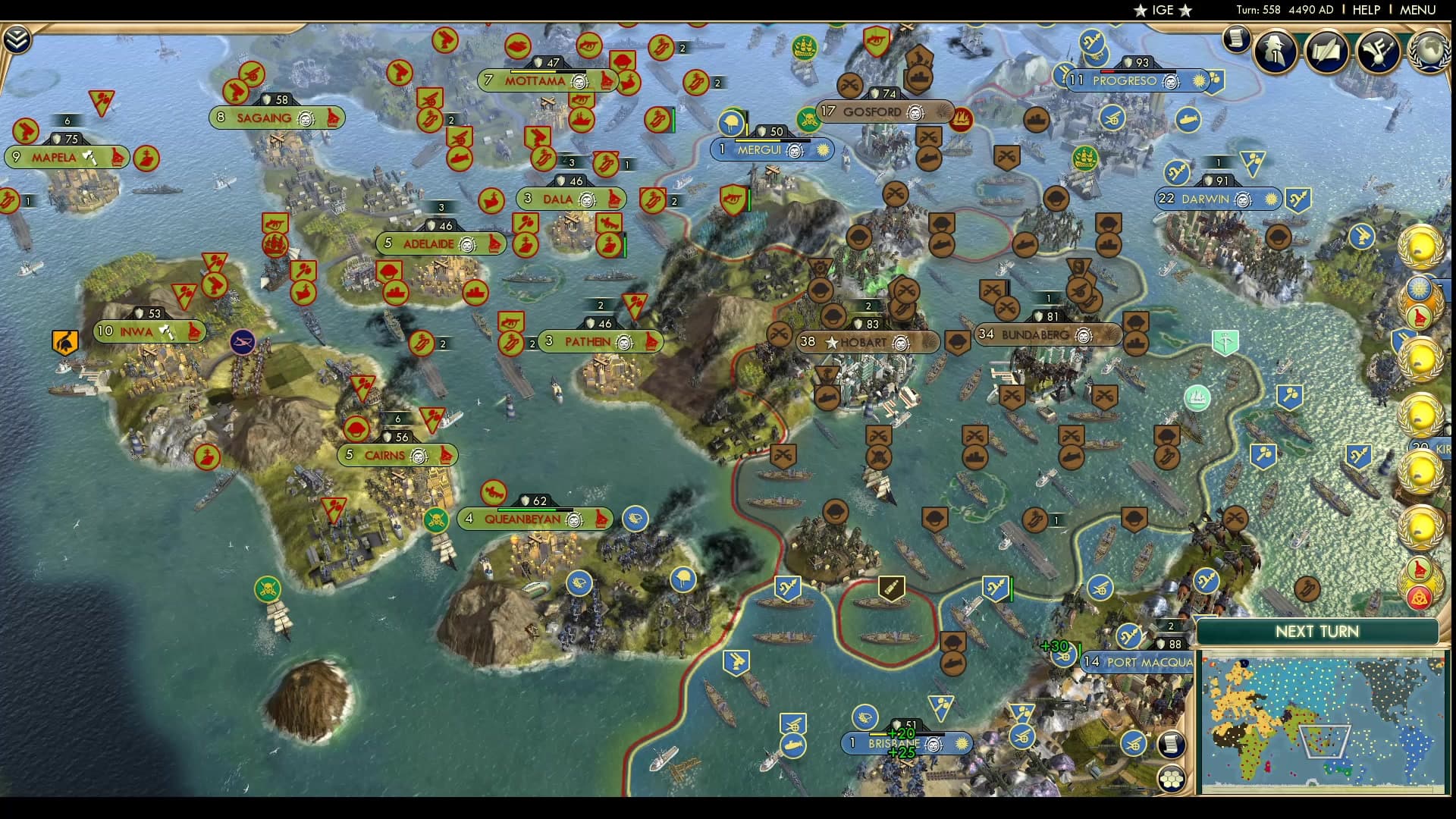Viewport: 1456px width, 819px height.
Task: Open the Notification Log scroll icon
Action: (1238, 39)
